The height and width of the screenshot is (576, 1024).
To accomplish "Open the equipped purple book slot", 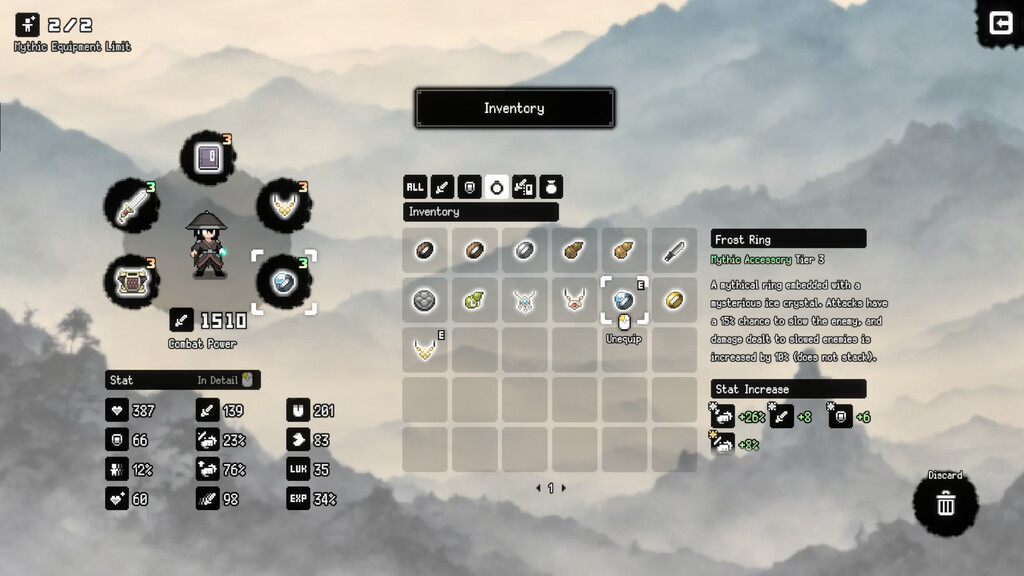I will pos(208,158).
